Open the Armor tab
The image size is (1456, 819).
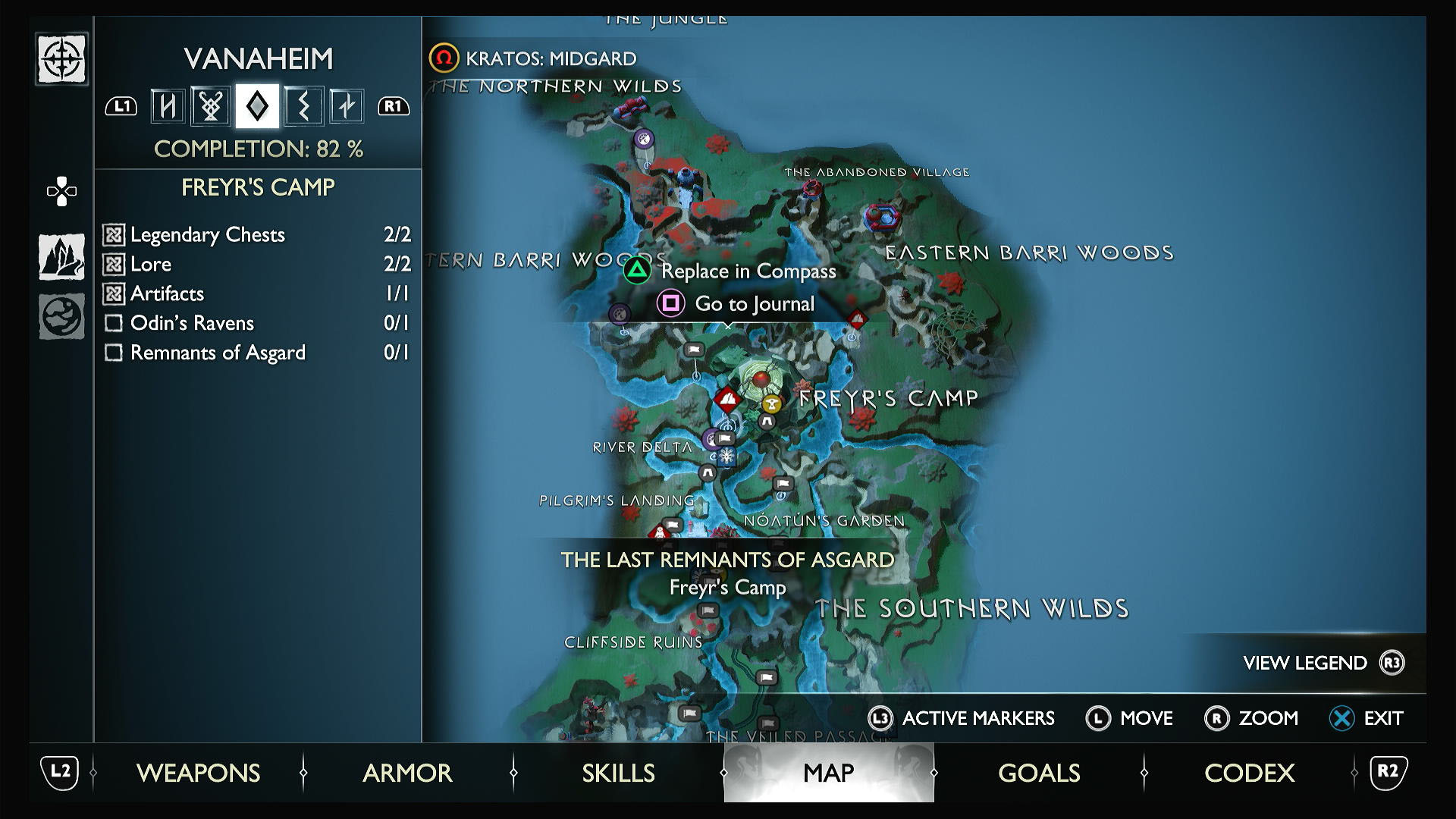point(407,773)
